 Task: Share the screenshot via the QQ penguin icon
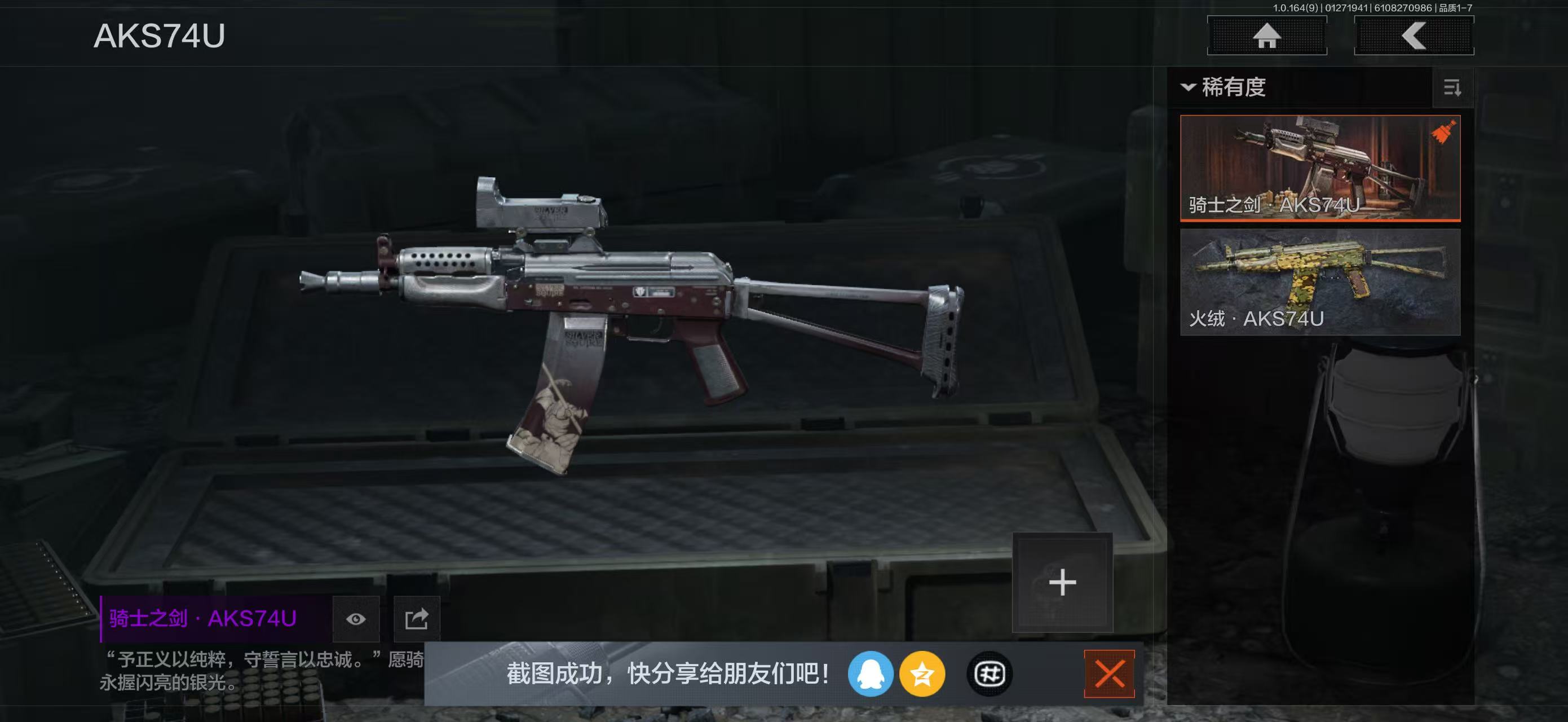click(873, 673)
